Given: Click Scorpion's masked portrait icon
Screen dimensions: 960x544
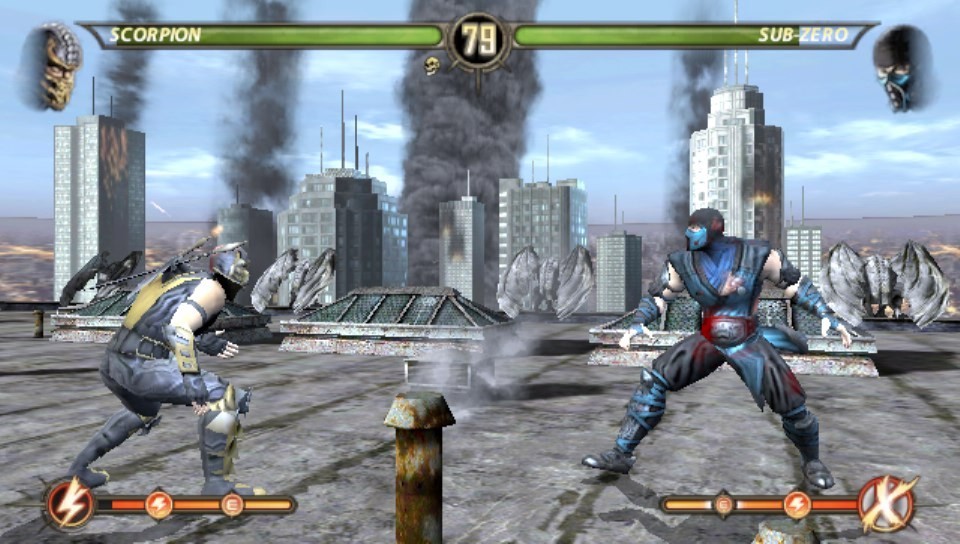Looking at the screenshot, I should tap(58, 68).
